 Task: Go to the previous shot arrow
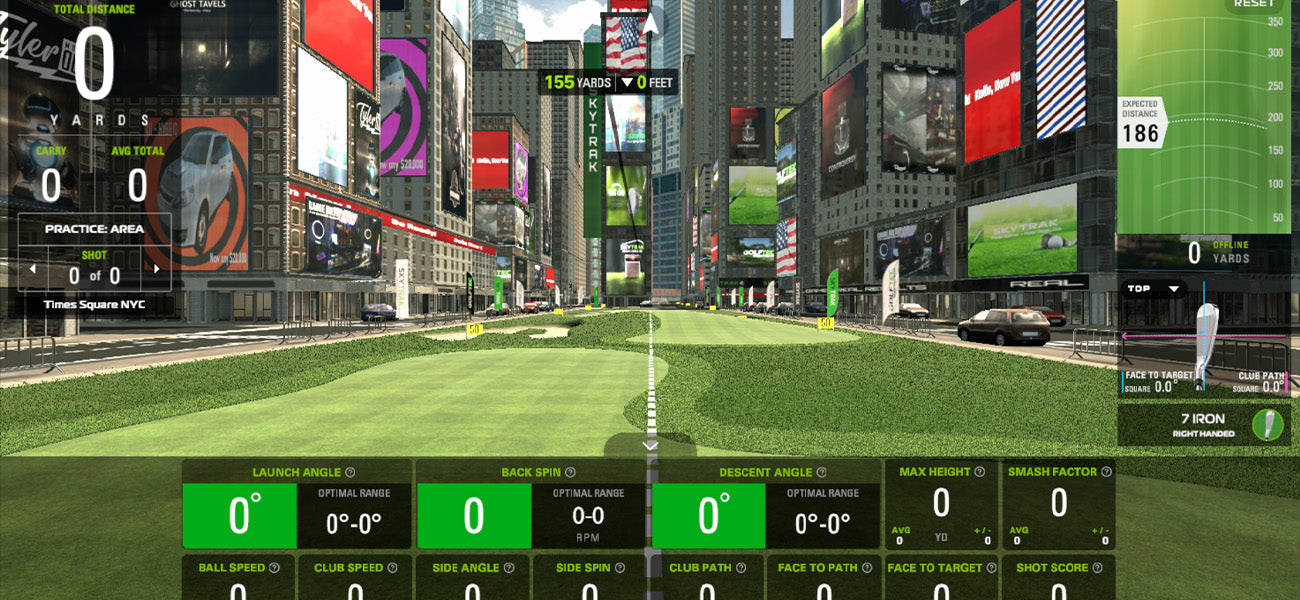[x=32, y=269]
